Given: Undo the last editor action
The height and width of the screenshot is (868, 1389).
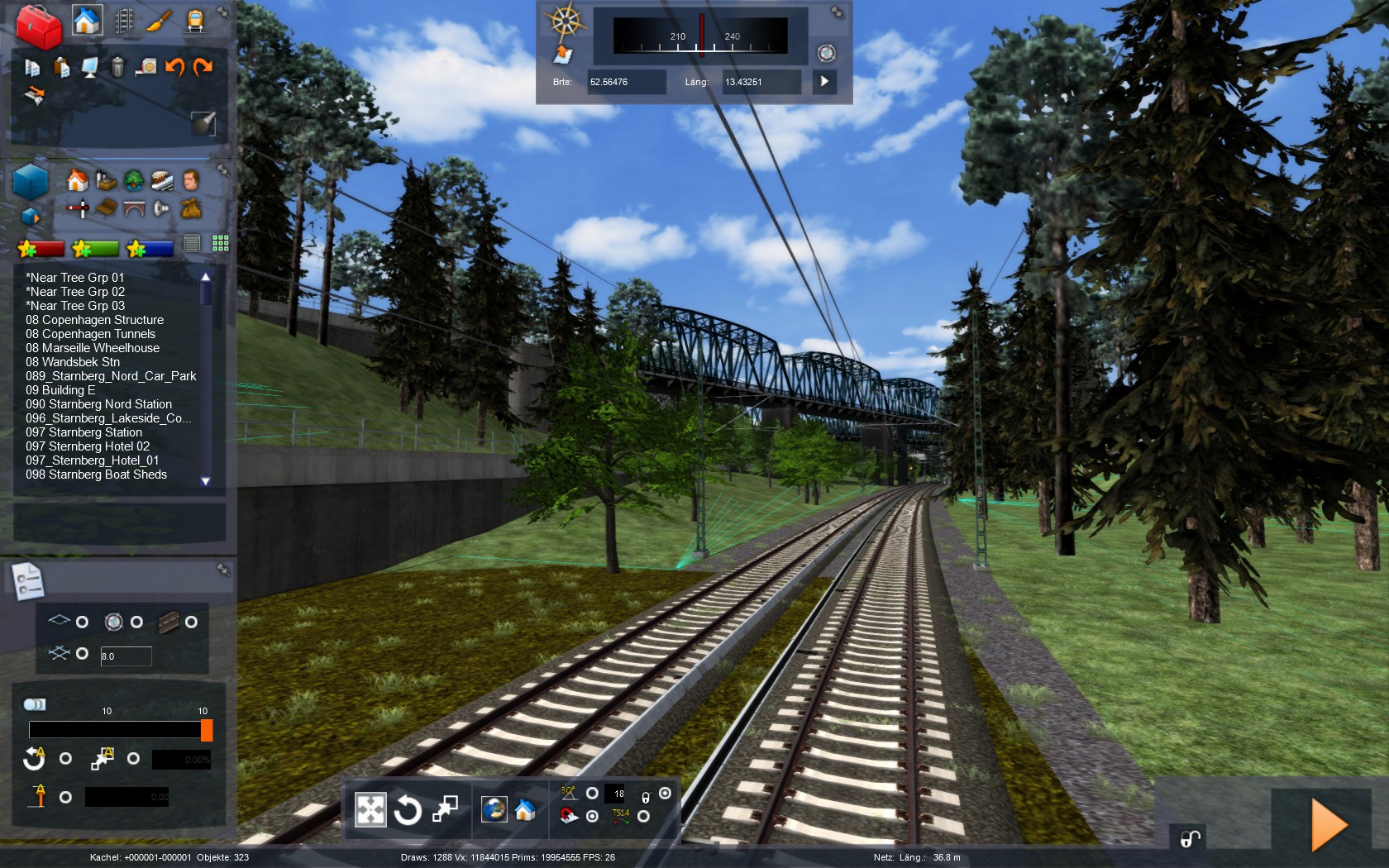Looking at the screenshot, I should (x=174, y=66).
